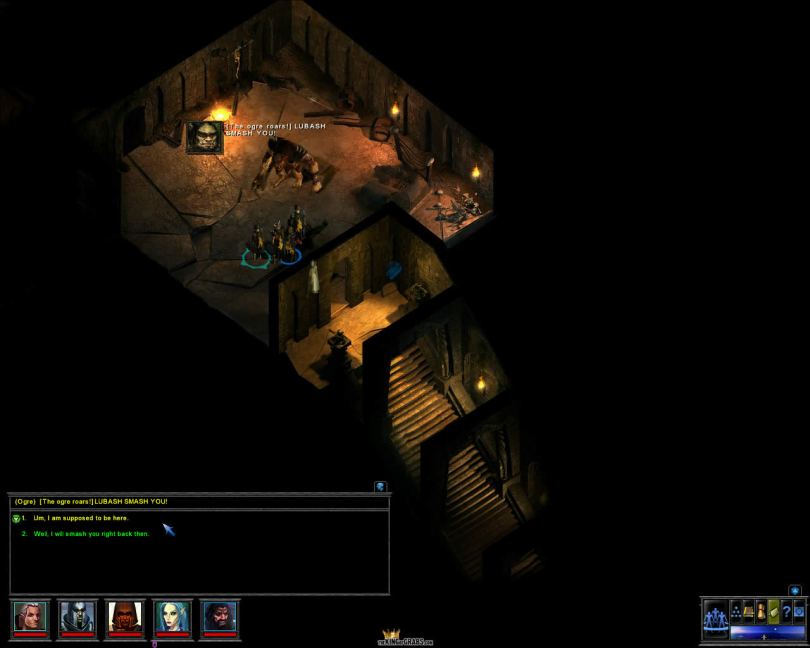Click the highlighted yellow card icon

click(x=773, y=610)
